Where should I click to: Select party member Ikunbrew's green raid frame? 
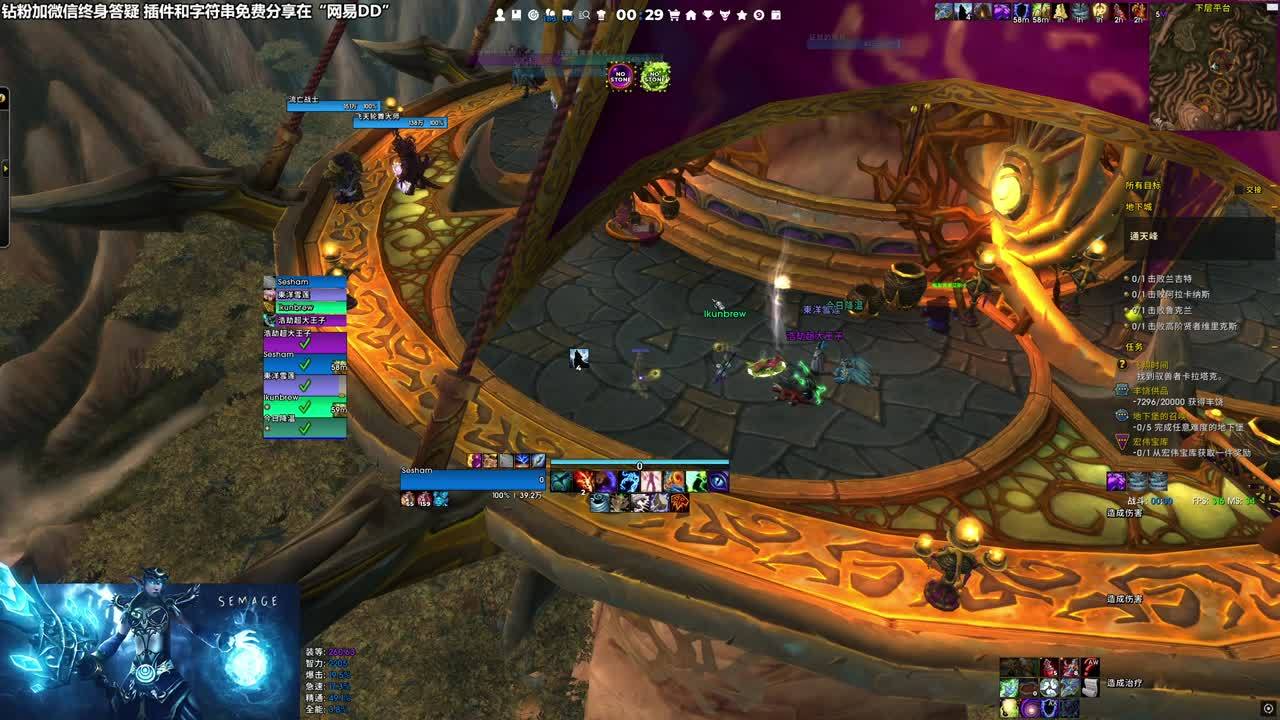click(x=305, y=405)
